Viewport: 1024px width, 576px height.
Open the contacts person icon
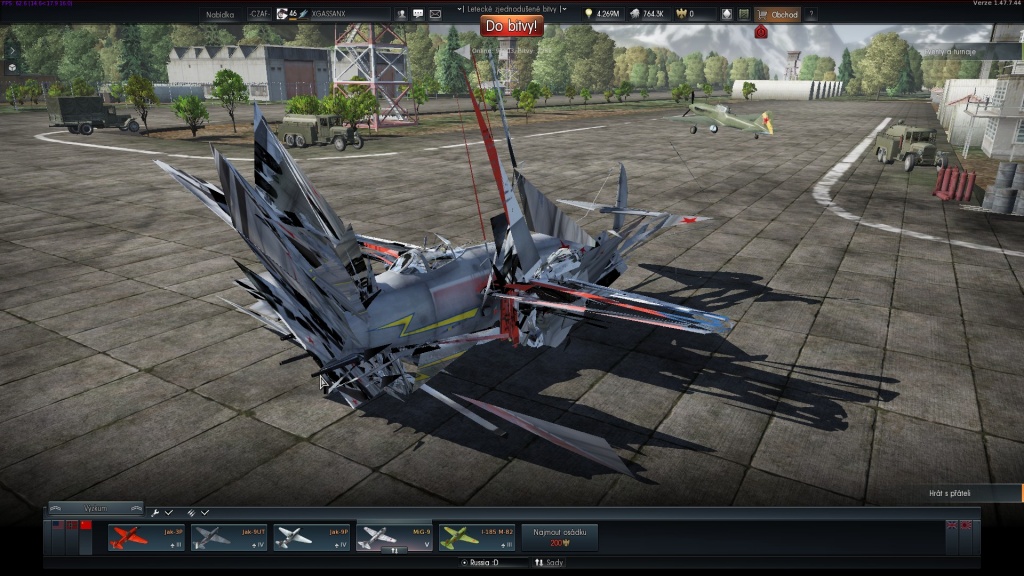(x=401, y=14)
